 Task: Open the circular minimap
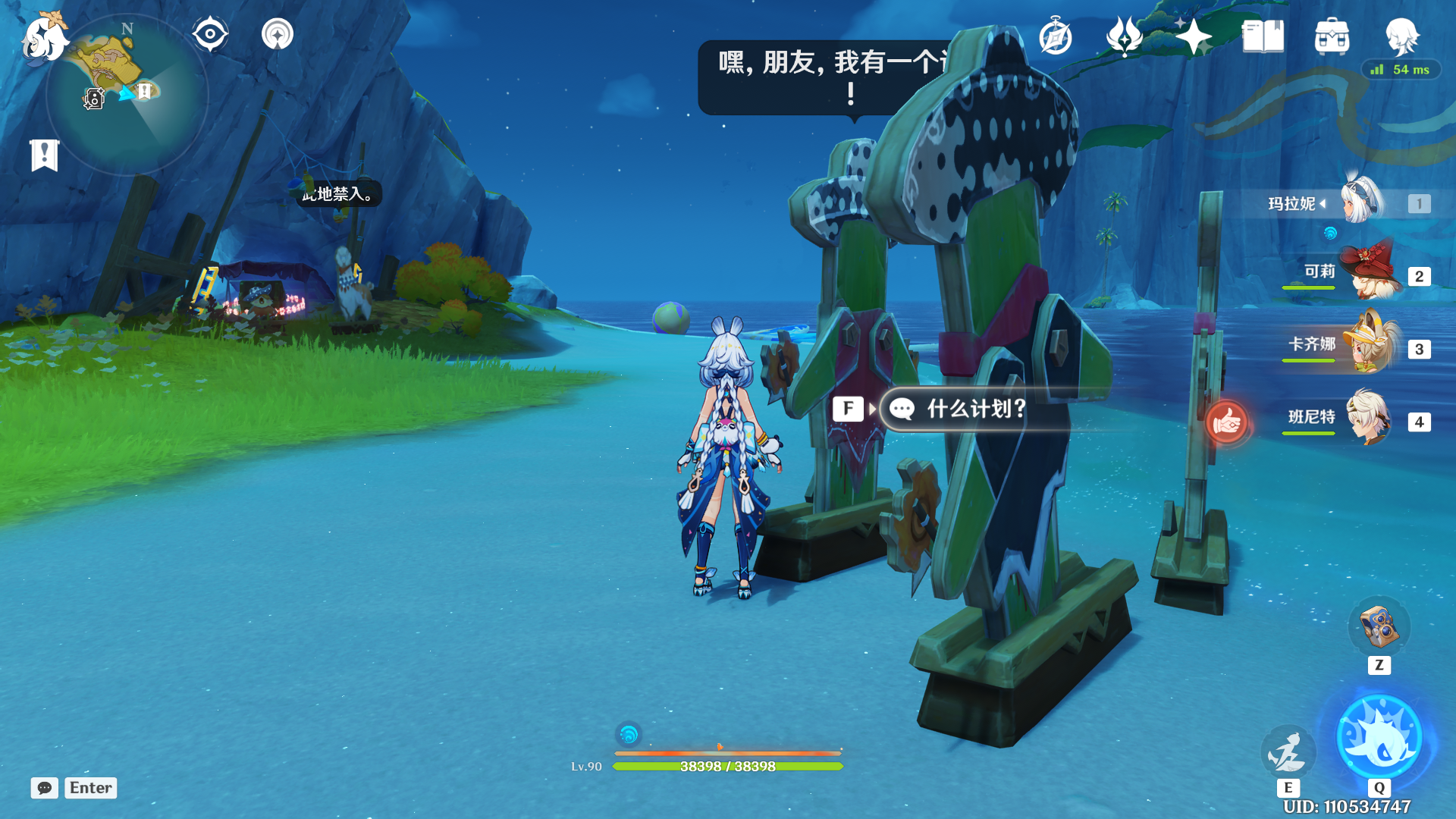(127, 96)
